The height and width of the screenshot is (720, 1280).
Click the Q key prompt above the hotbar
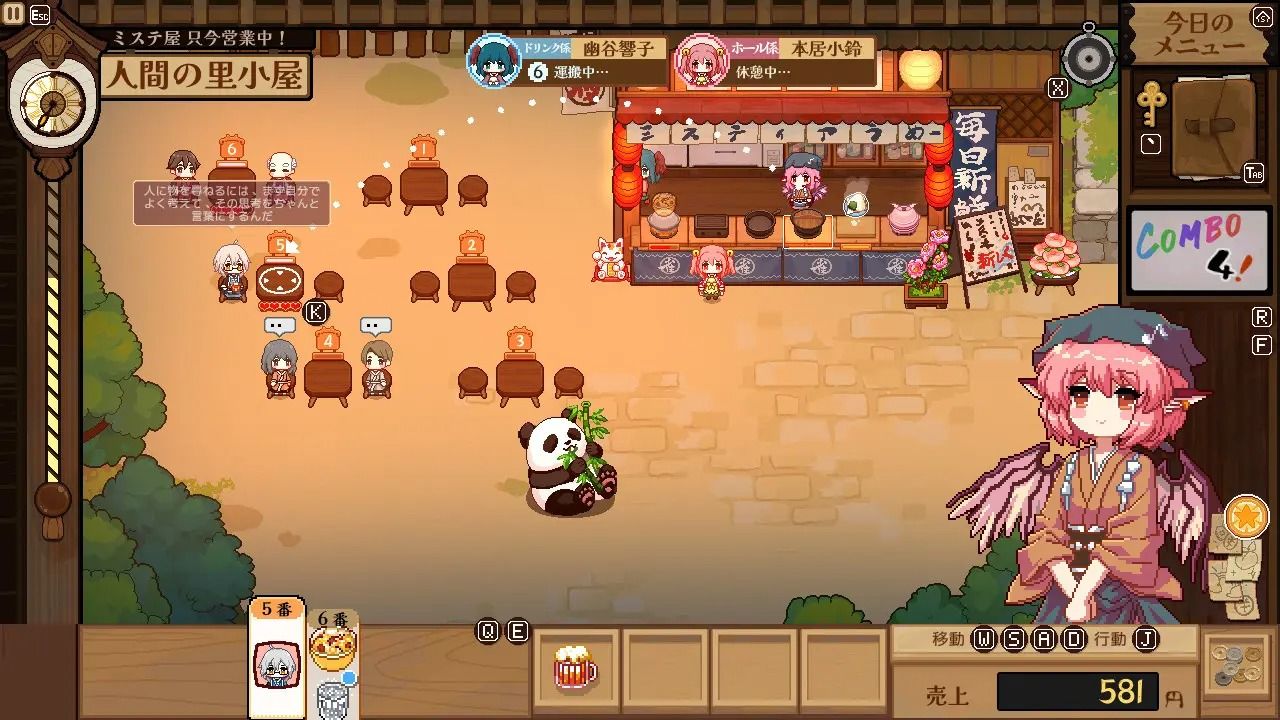tap(489, 631)
